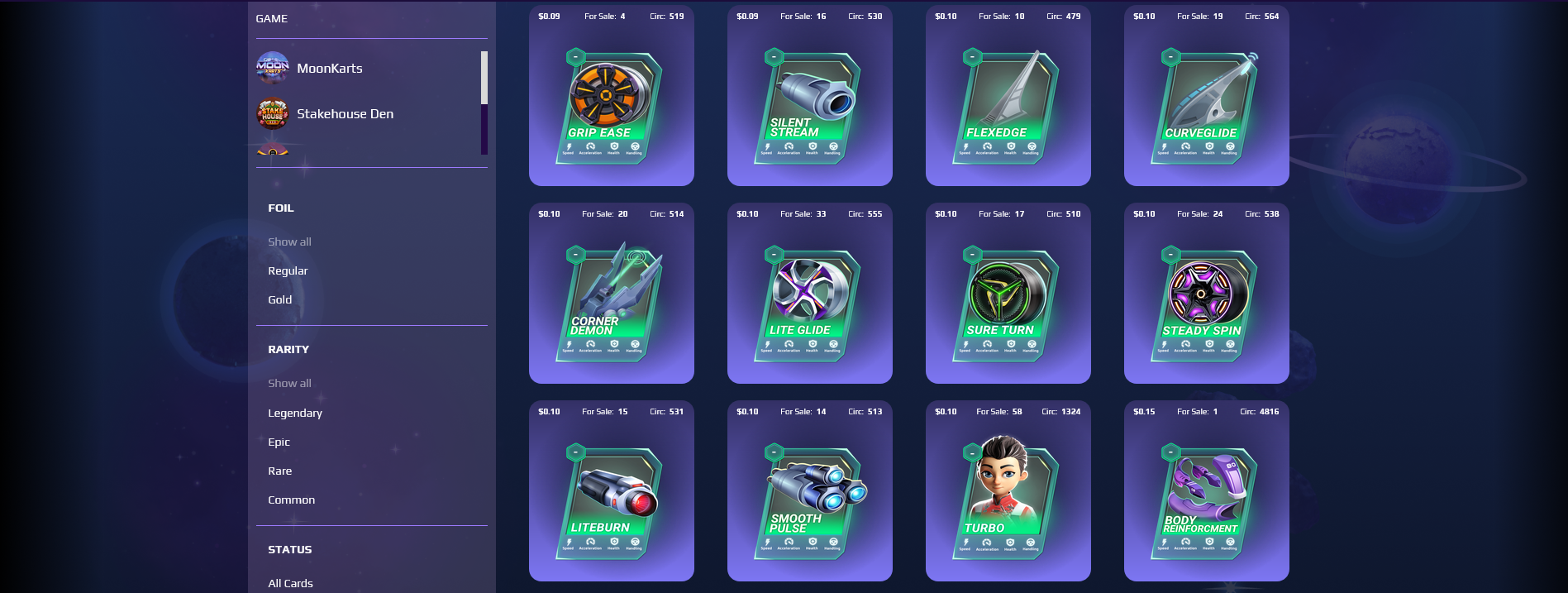This screenshot has height=593, width=1568.
Task: Choose Stakehouse Den in the game list
Action: point(345,114)
